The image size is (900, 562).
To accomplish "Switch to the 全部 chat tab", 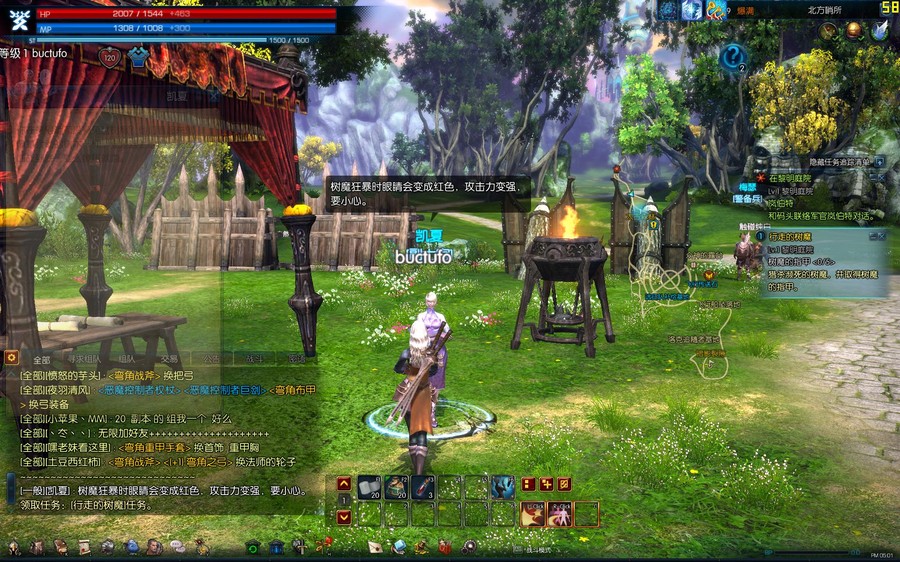I will (41, 359).
